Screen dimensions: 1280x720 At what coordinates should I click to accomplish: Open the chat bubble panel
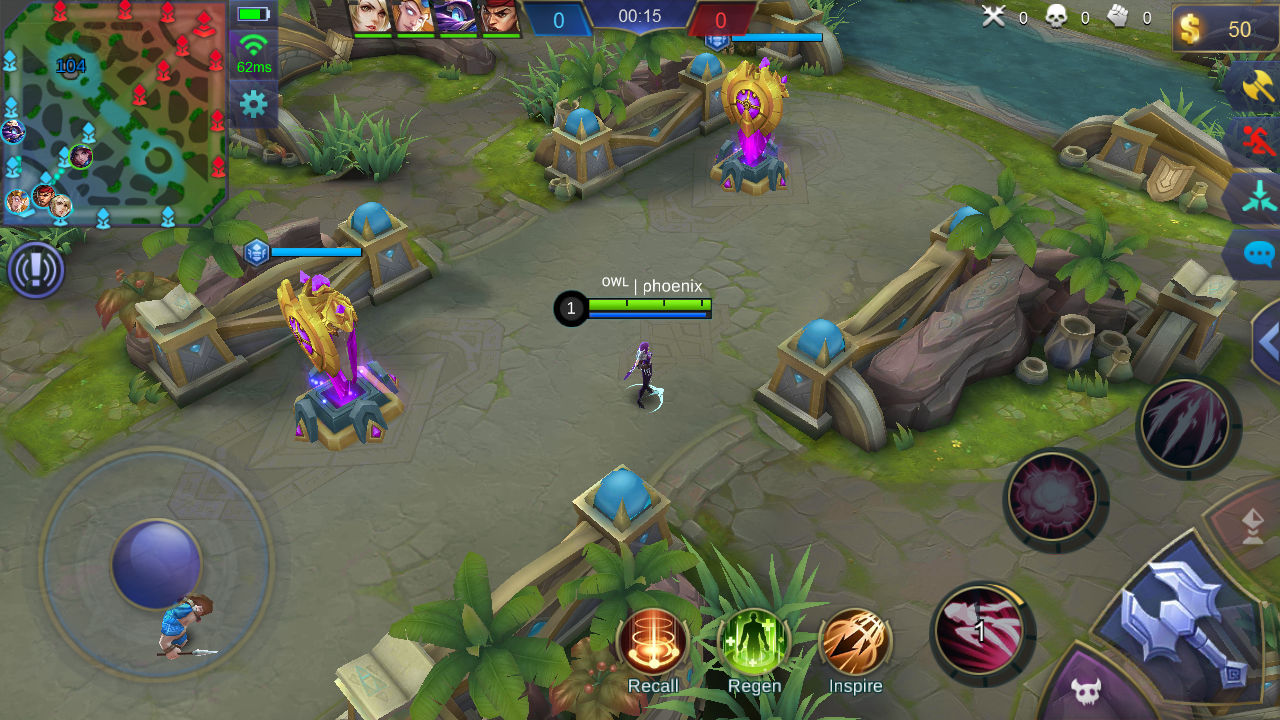[x=1258, y=255]
